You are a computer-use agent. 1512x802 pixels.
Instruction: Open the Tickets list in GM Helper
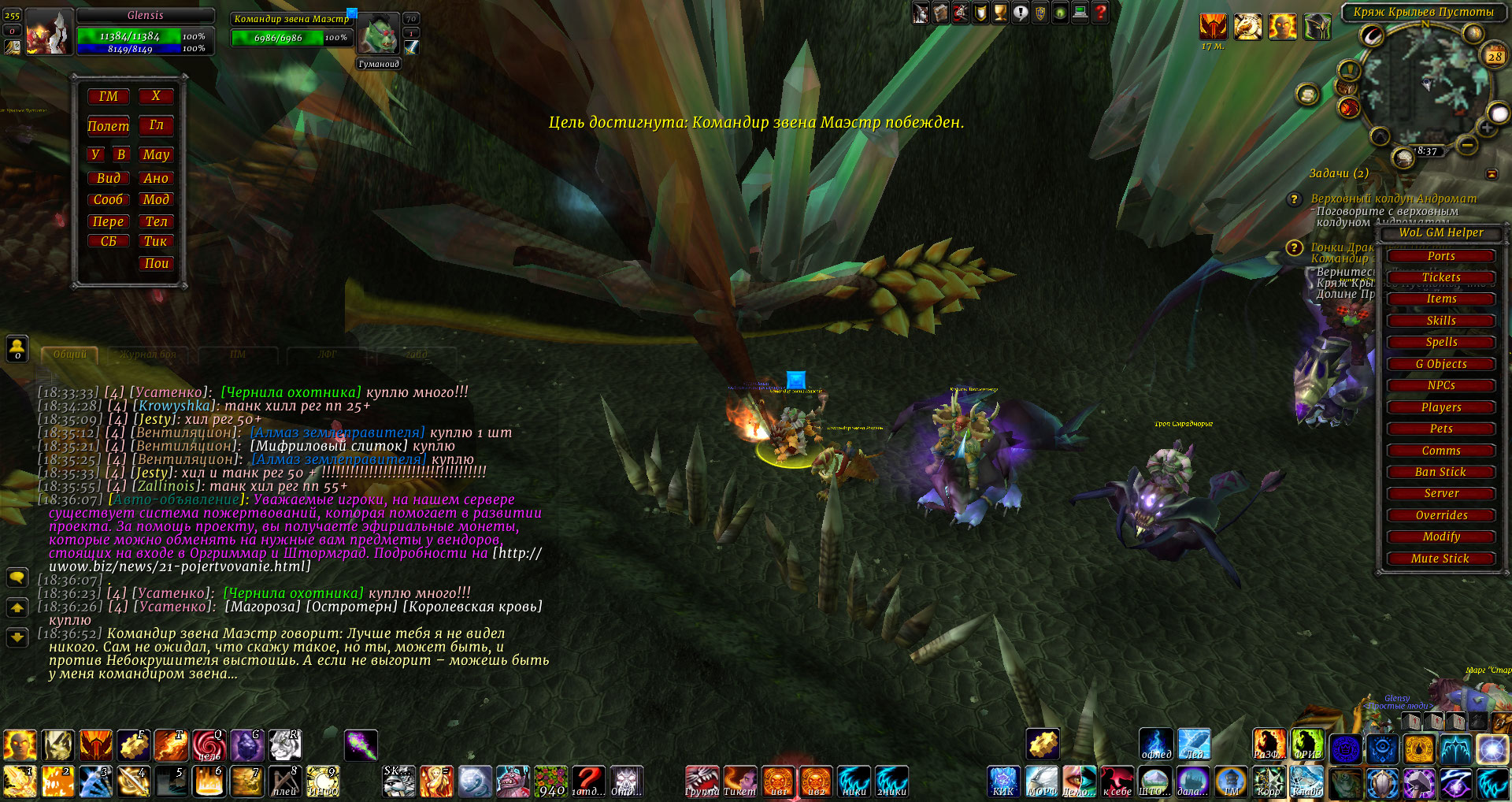1440,277
